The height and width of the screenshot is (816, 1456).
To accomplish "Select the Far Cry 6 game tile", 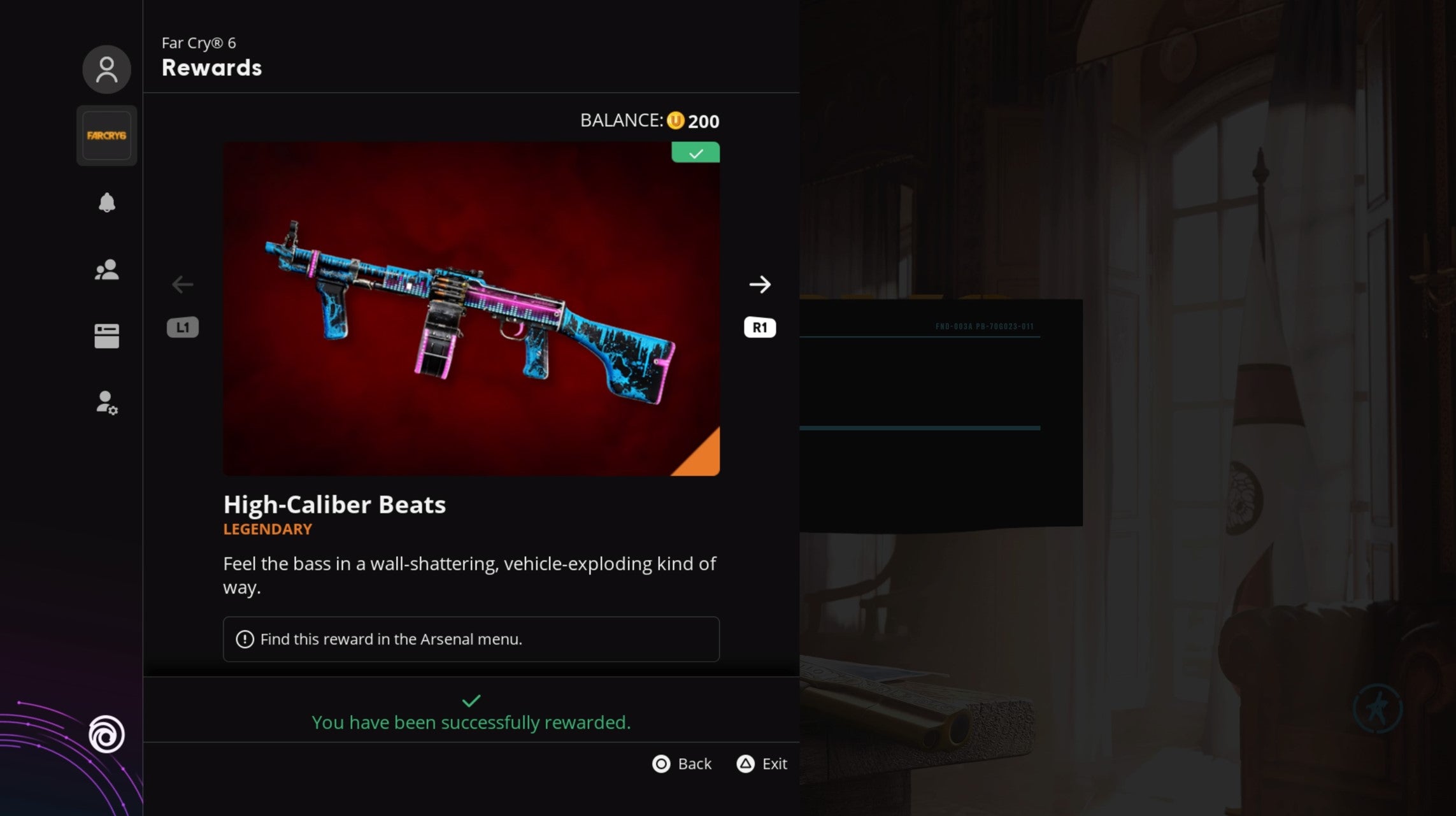I will click(106, 135).
